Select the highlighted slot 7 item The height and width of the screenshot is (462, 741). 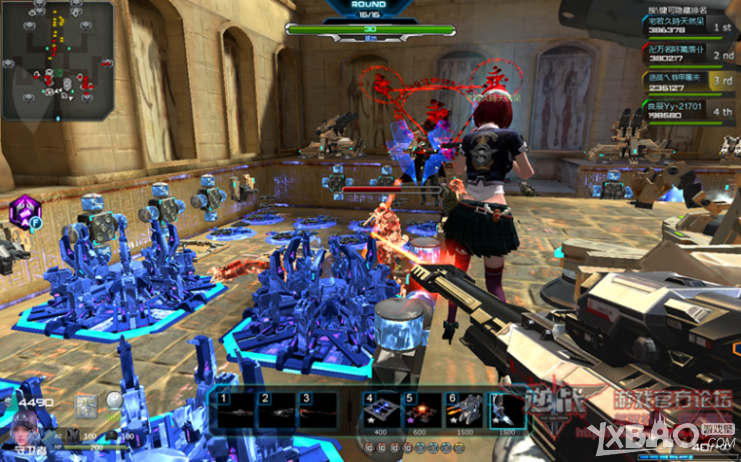click(x=505, y=410)
